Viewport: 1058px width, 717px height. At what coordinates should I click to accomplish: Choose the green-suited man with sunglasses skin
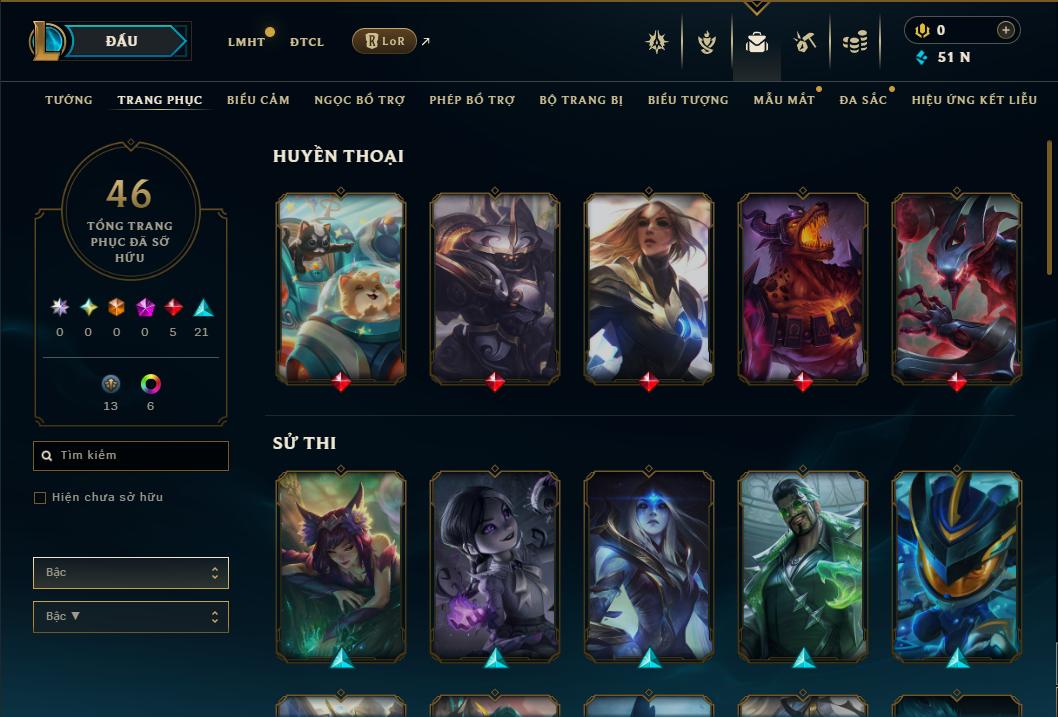(803, 565)
